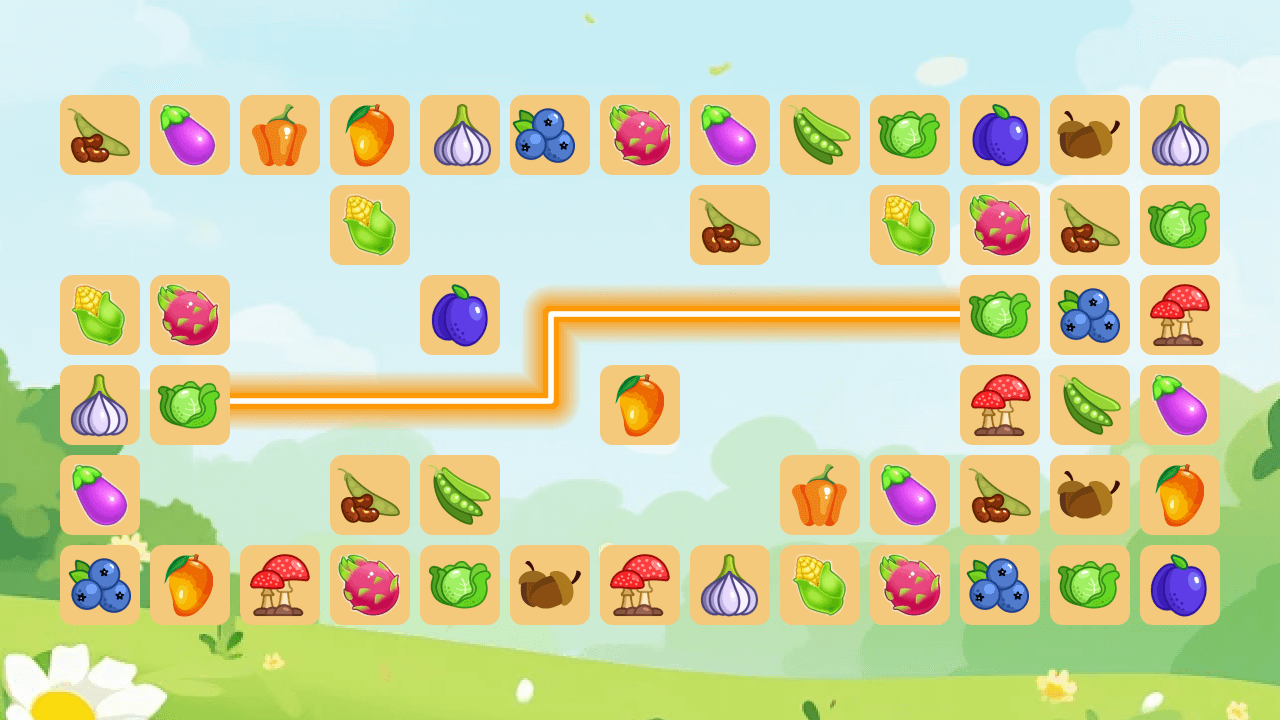
Task: Click the mango tile between blueberries and mushroom
Action: tap(190, 585)
